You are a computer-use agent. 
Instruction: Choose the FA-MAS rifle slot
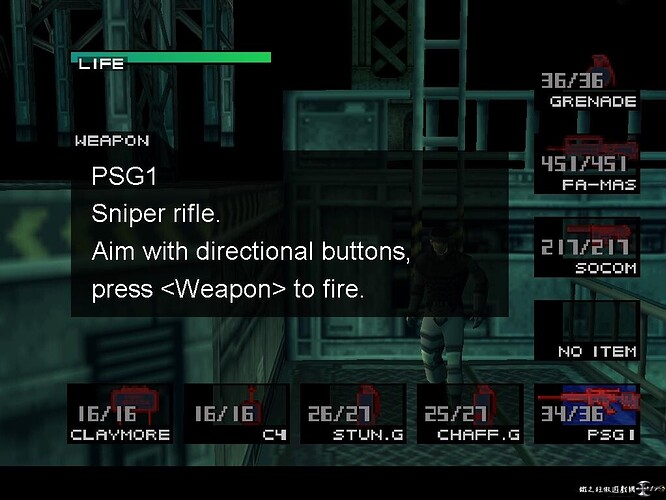click(587, 166)
